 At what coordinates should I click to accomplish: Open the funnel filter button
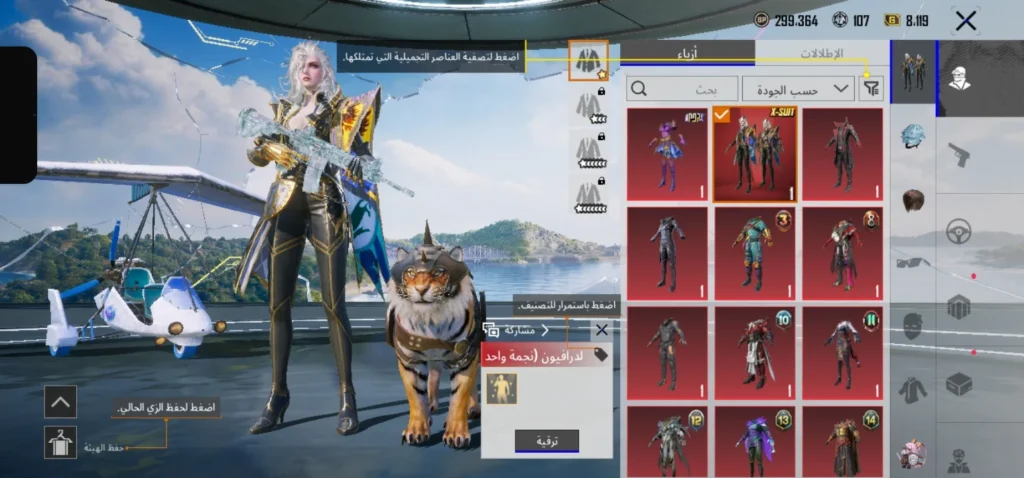pos(872,89)
